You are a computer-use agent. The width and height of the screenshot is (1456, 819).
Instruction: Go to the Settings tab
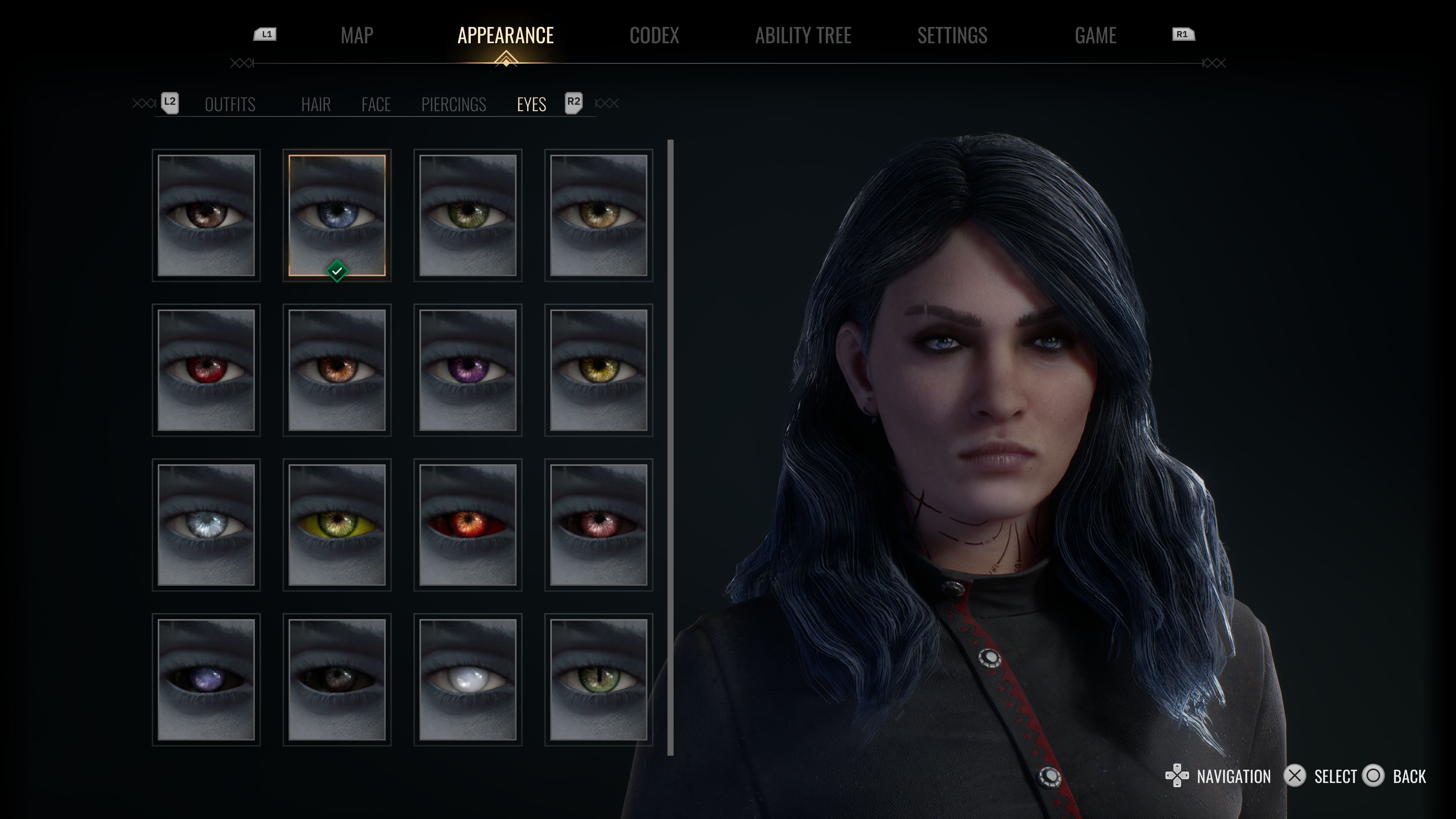[x=952, y=36]
